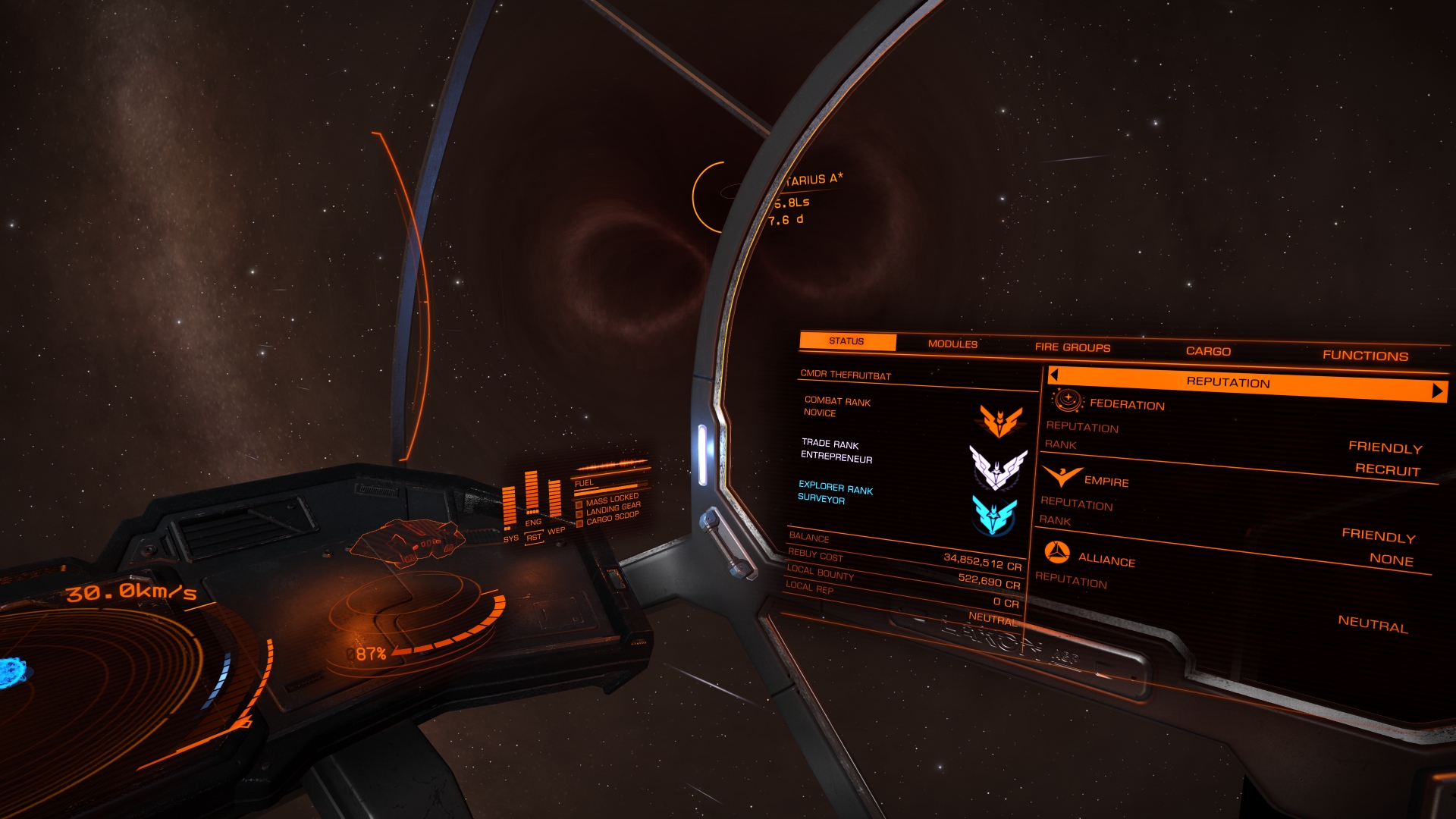Viewport: 1456px width, 819px height.
Task: Click the left arrow beside Reputation
Action: pyautogui.click(x=1054, y=375)
